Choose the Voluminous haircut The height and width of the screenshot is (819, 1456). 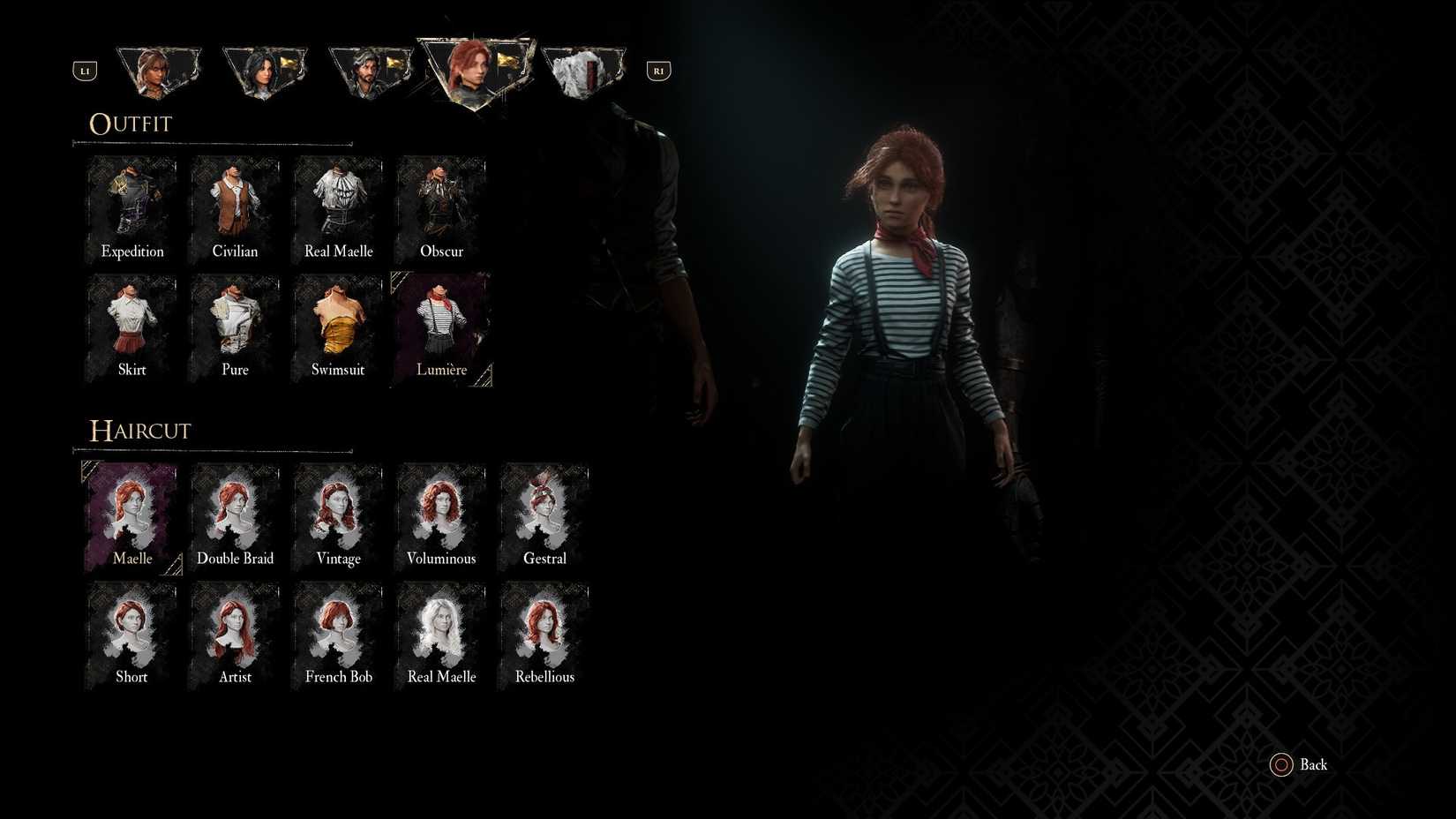click(441, 516)
